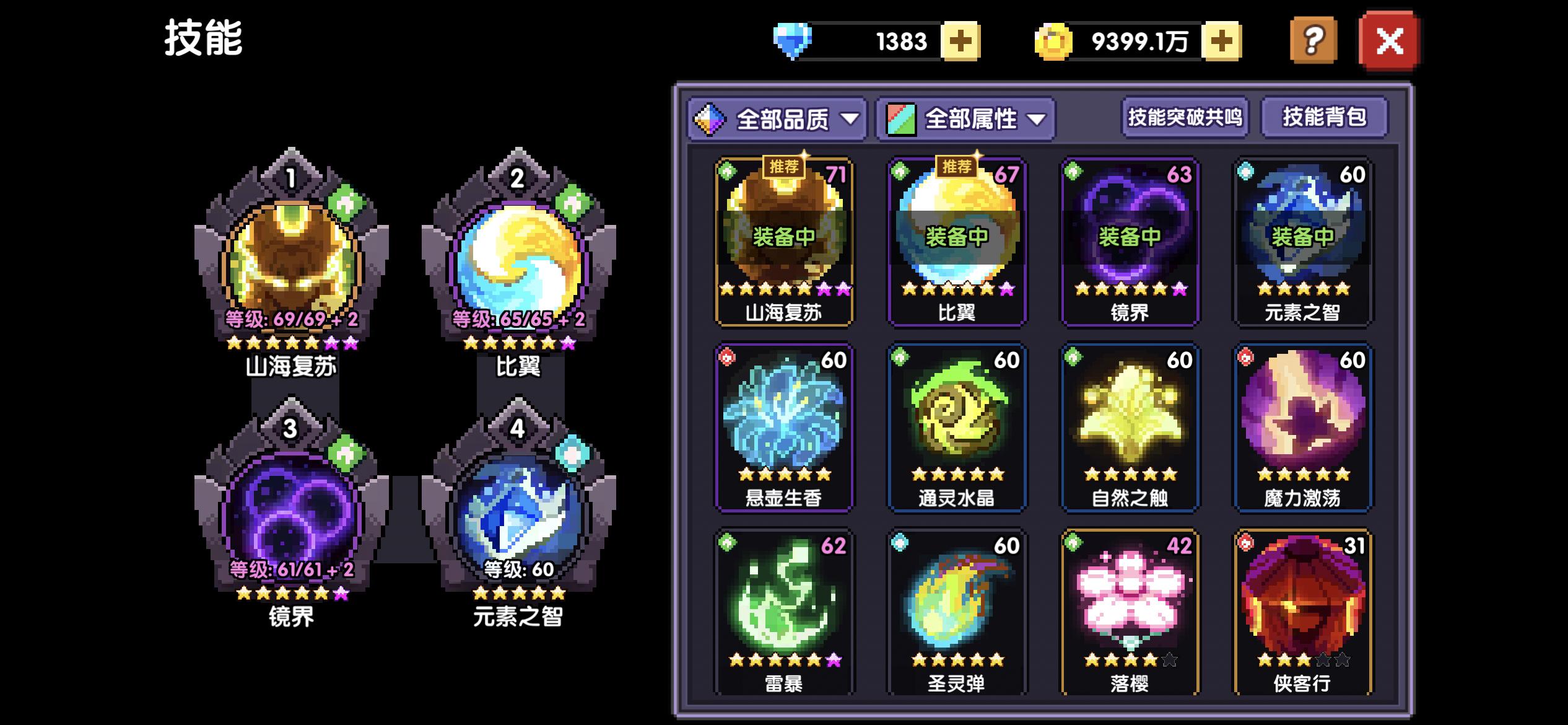Open 技能突破共鸣 panel
1568x725 pixels.
[1186, 118]
